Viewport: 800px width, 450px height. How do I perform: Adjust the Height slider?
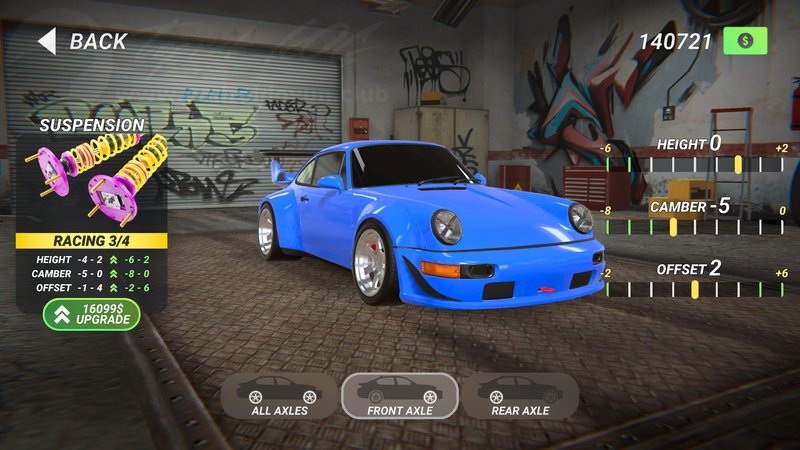[738, 164]
